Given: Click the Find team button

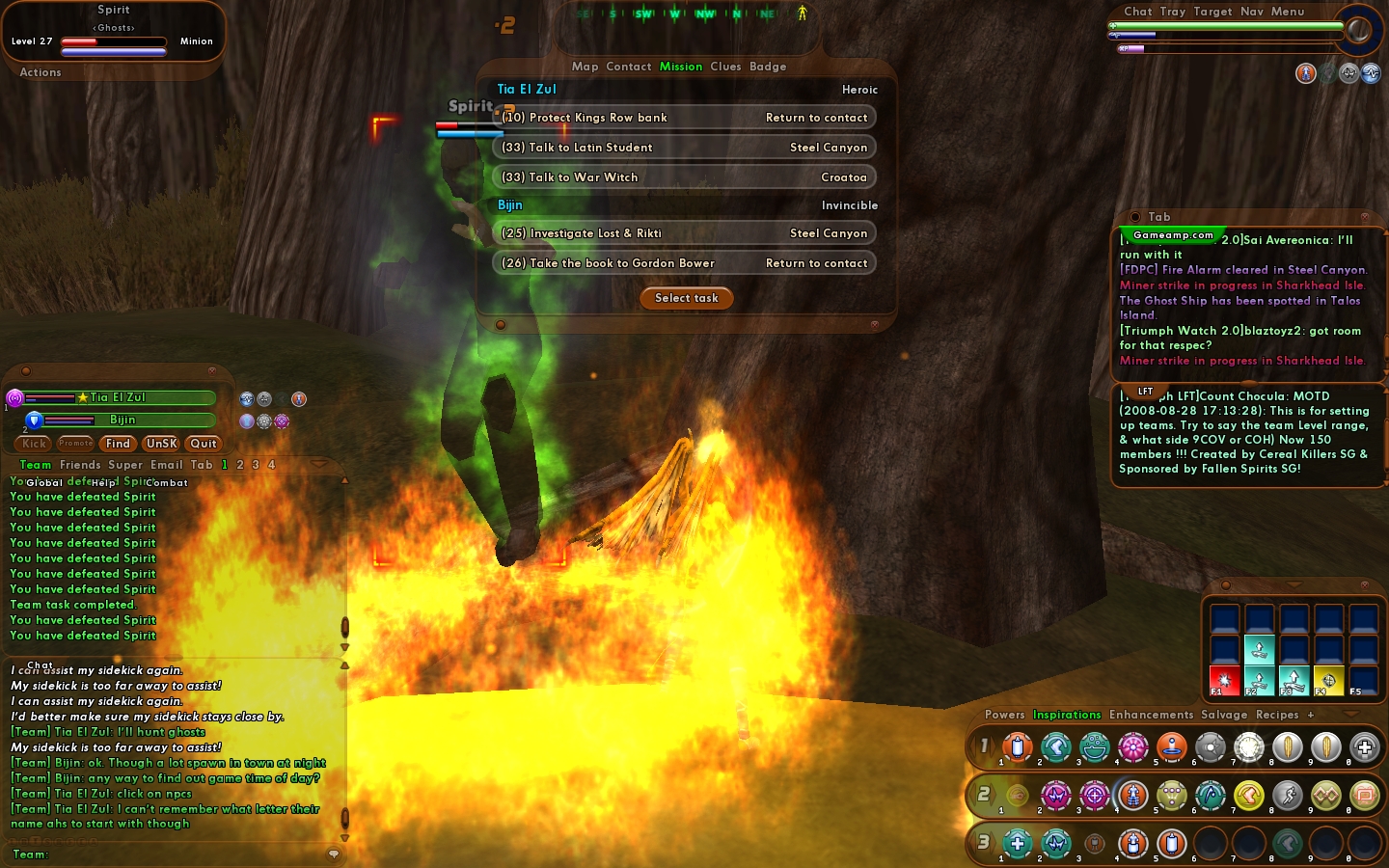Looking at the screenshot, I should coord(118,444).
